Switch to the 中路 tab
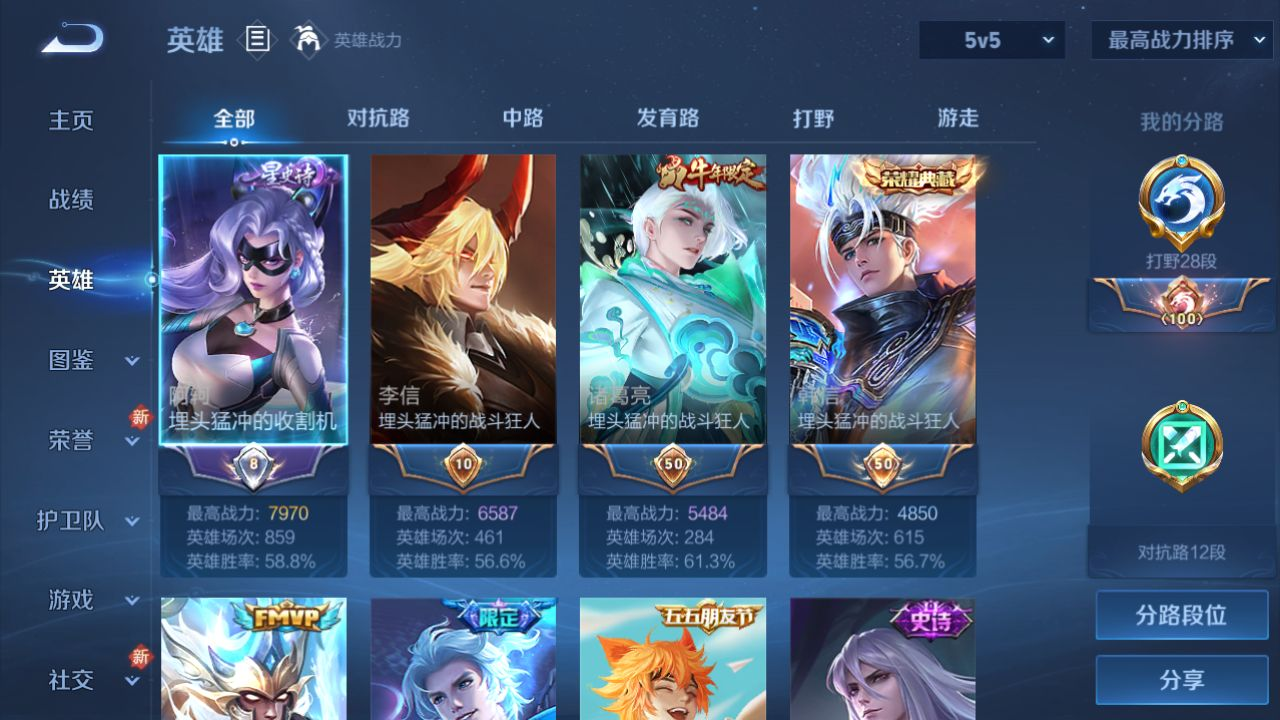 (x=523, y=118)
